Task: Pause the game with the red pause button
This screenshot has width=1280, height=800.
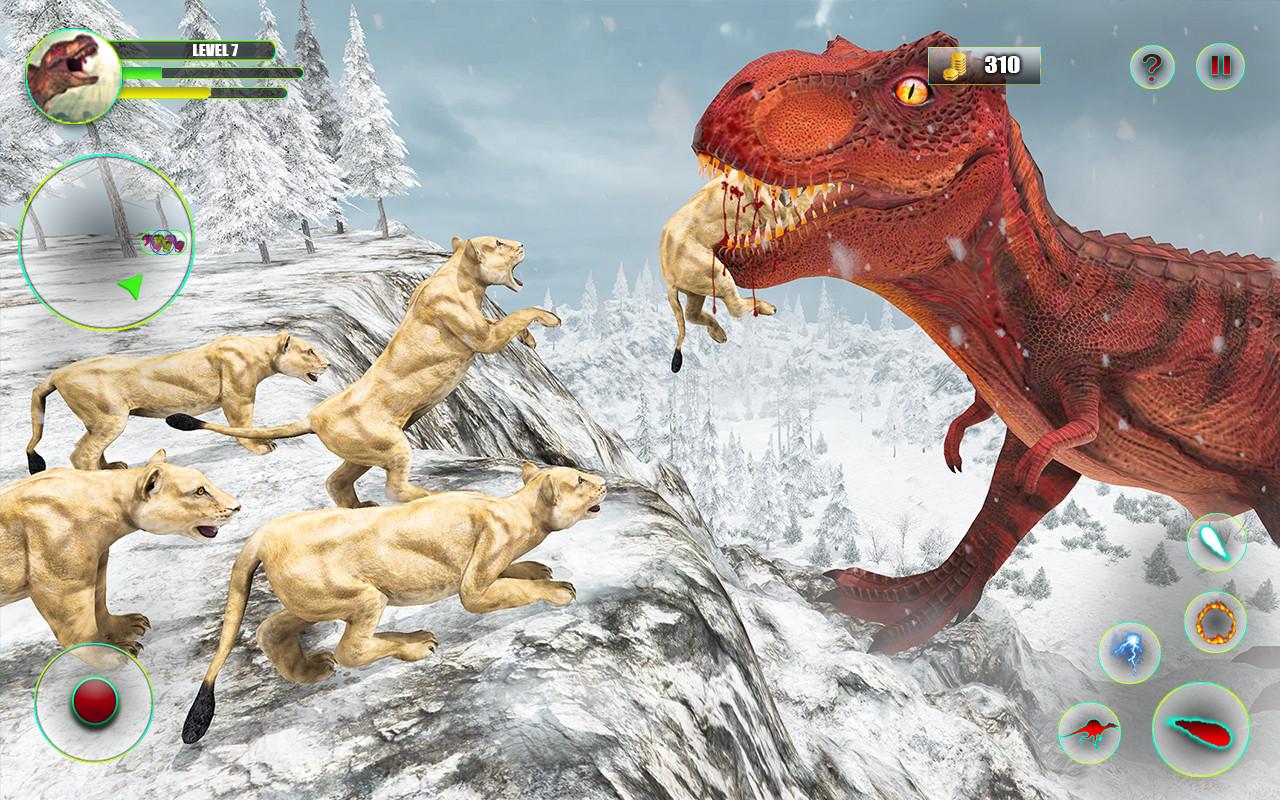Action: tap(1220, 67)
